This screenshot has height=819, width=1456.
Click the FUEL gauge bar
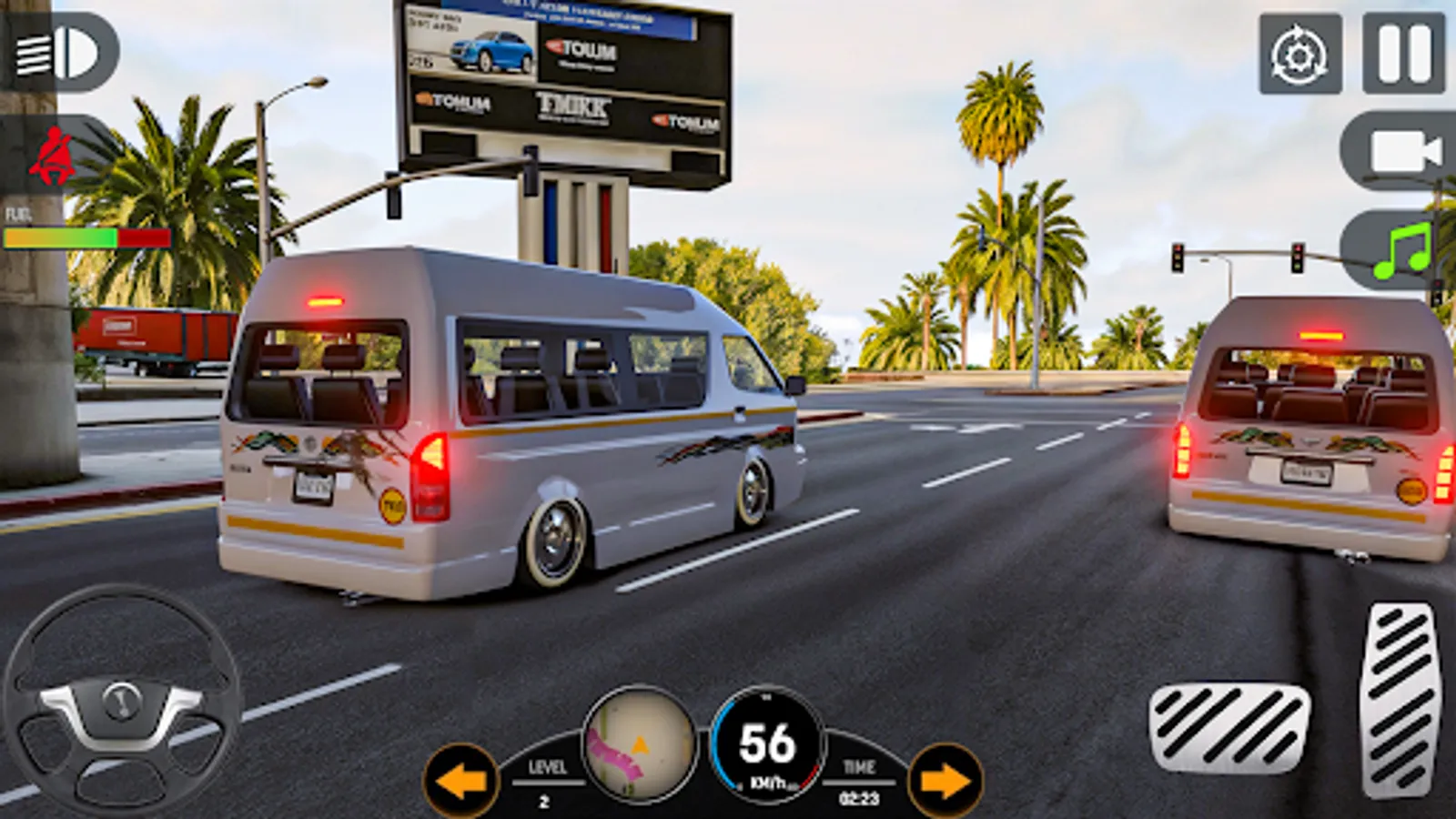pyautogui.click(x=86, y=237)
